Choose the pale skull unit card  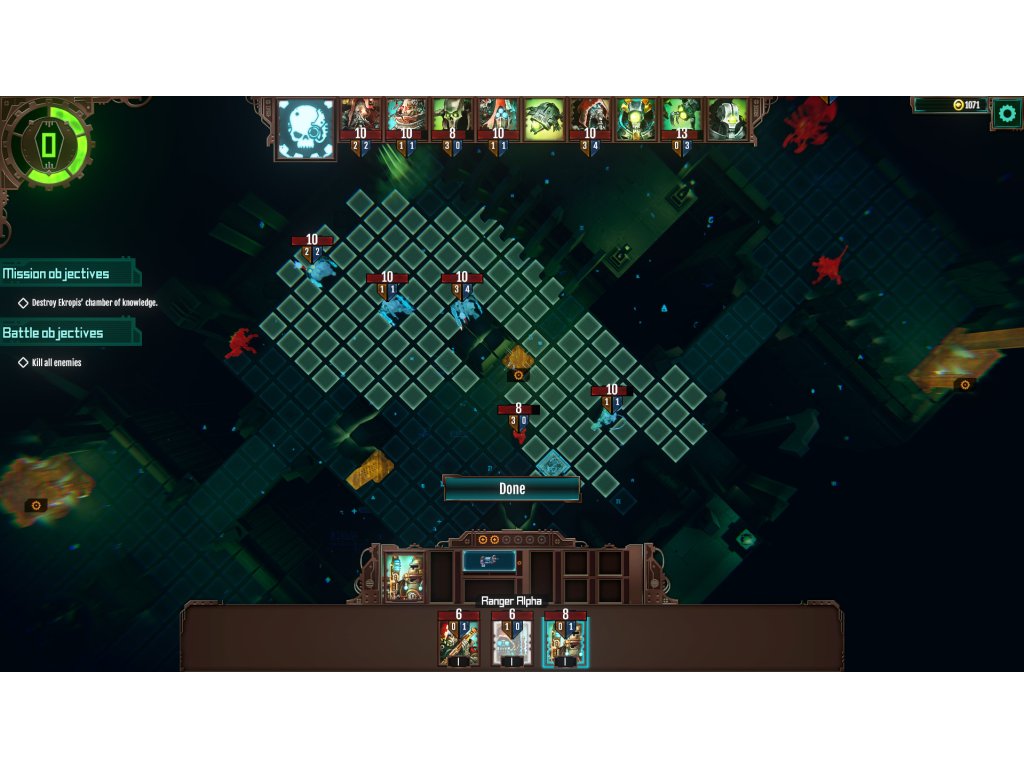[512, 642]
